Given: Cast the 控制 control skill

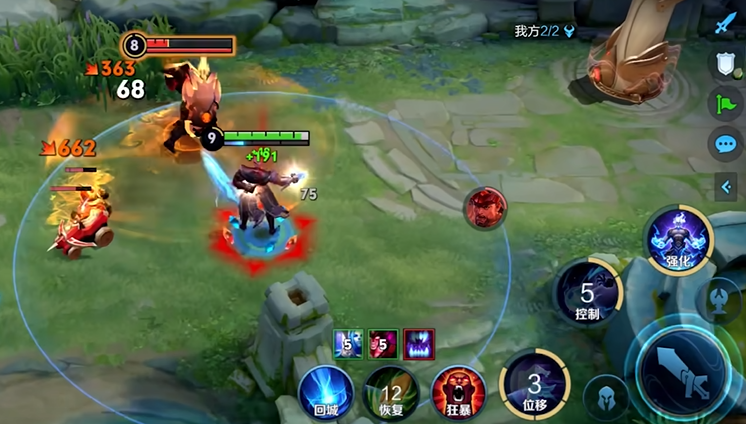Looking at the screenshot, I should coord(588,294).
